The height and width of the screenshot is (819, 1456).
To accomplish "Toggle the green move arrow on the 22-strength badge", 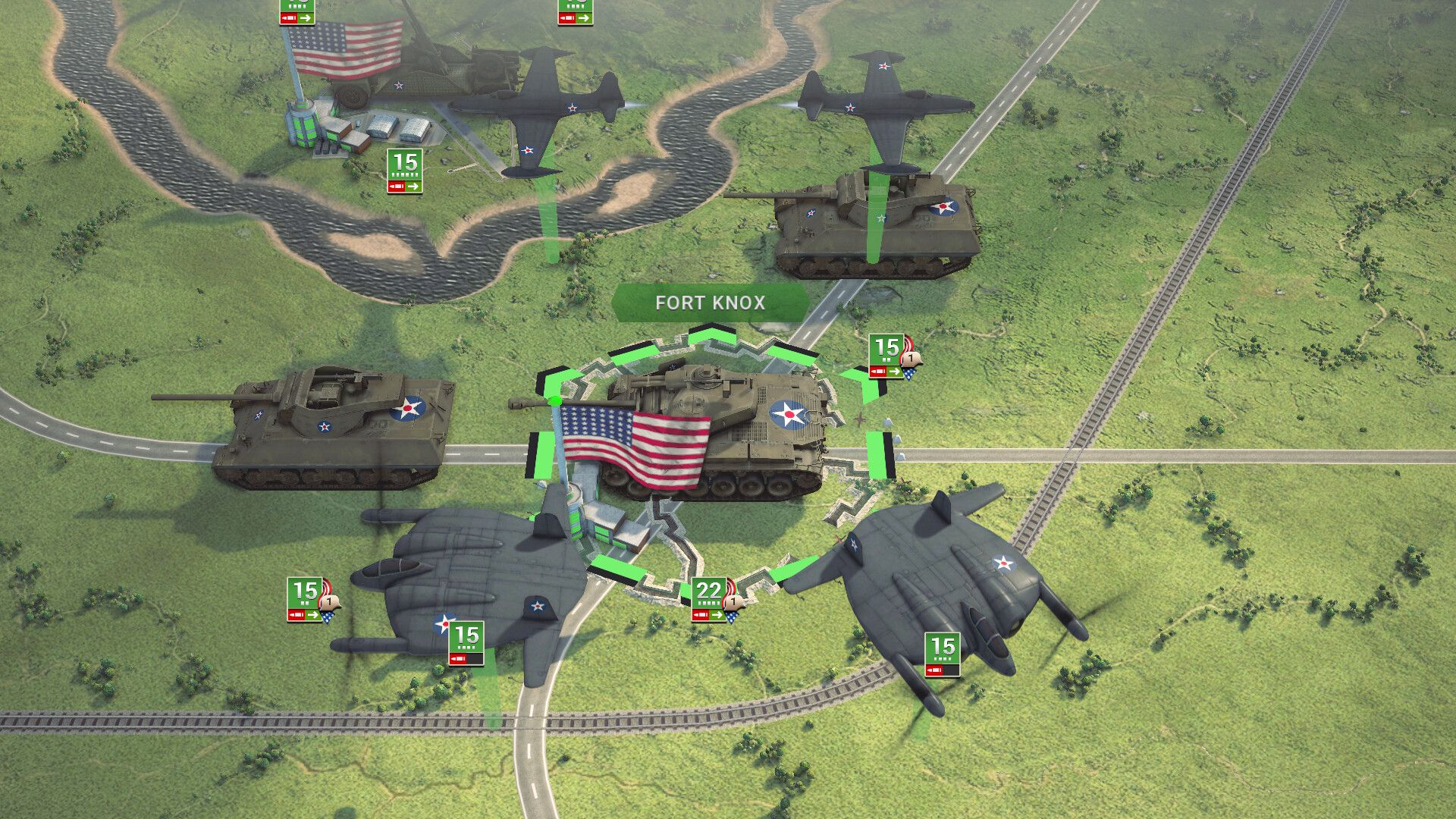I will click(x=717, y=615).
